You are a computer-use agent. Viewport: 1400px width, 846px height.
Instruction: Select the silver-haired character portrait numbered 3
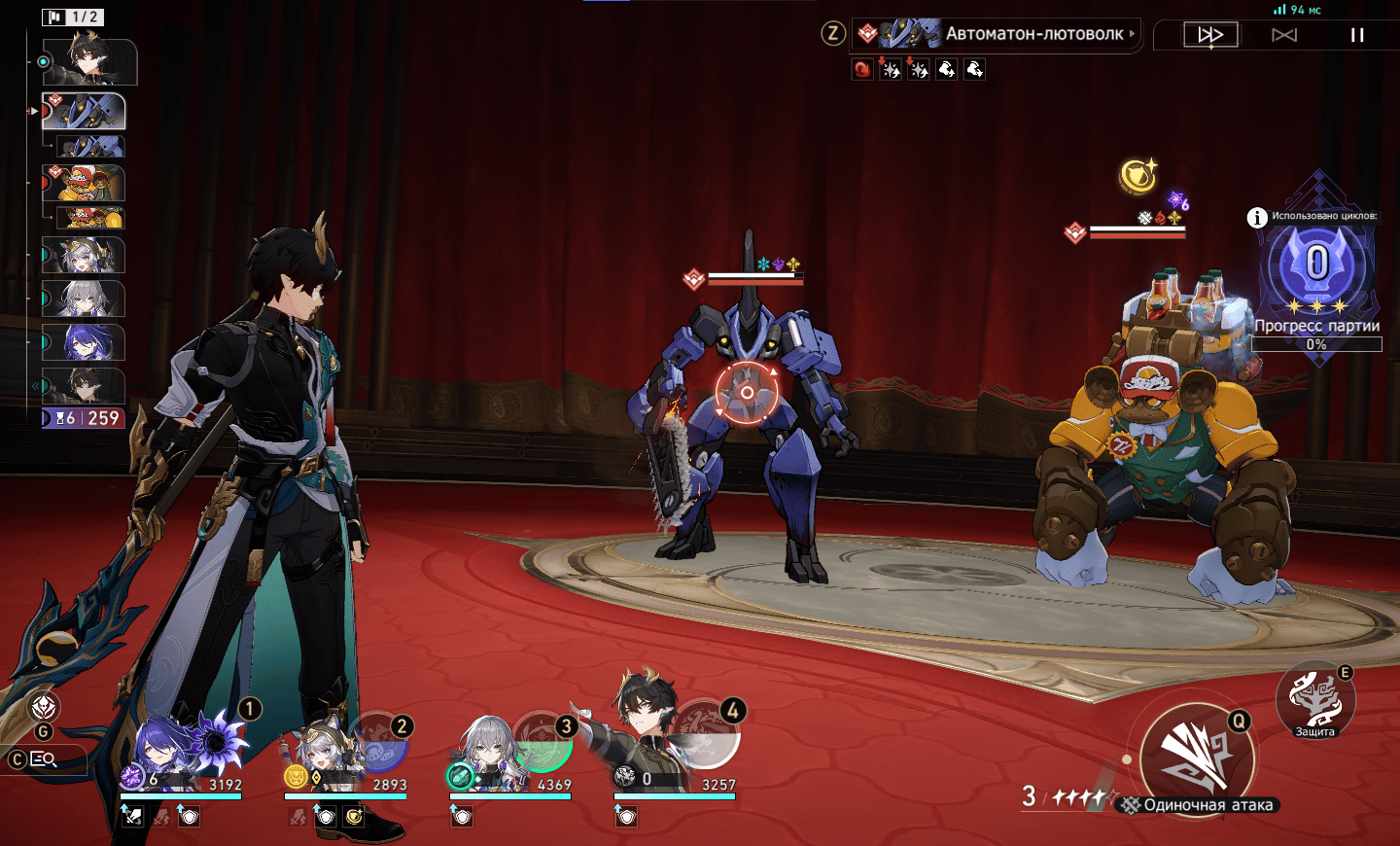509,756
